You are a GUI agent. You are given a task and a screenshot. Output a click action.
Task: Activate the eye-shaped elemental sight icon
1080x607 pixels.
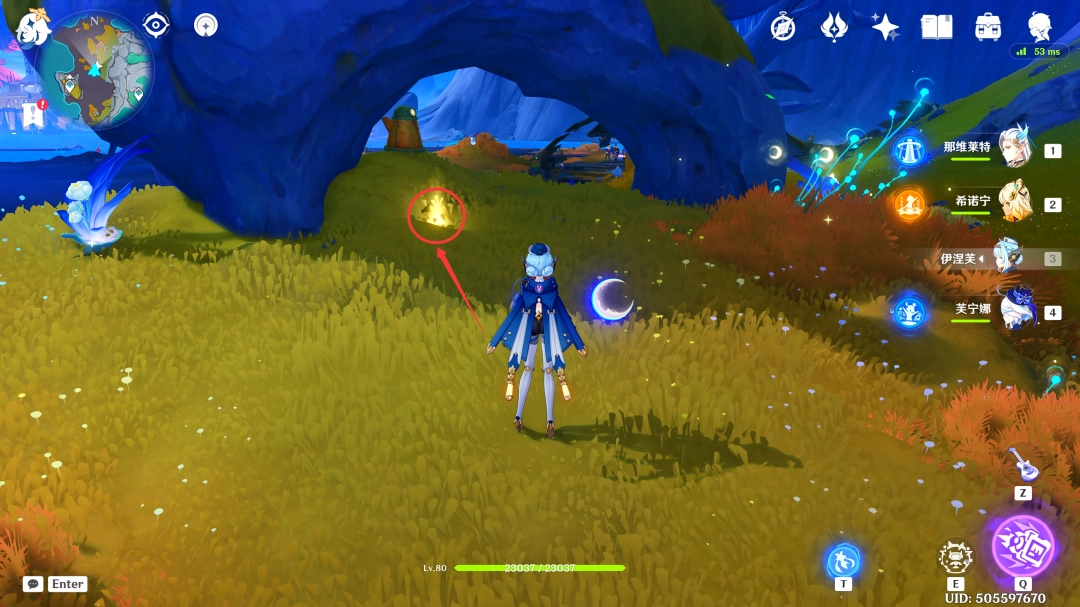click(x=156, y=25)
